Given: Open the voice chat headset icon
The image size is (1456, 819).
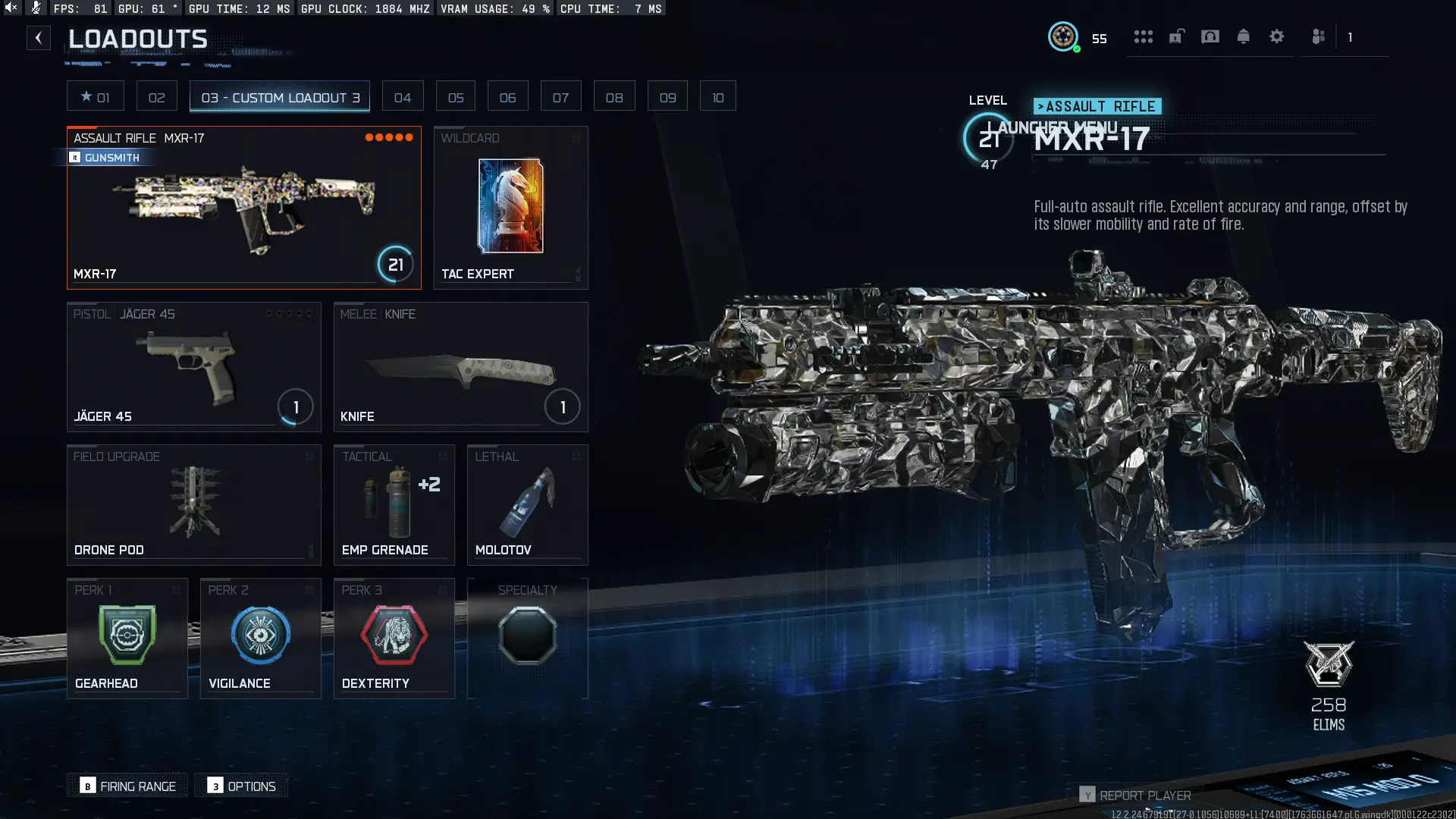Looking at the screenshot, I should point(1210,36).
